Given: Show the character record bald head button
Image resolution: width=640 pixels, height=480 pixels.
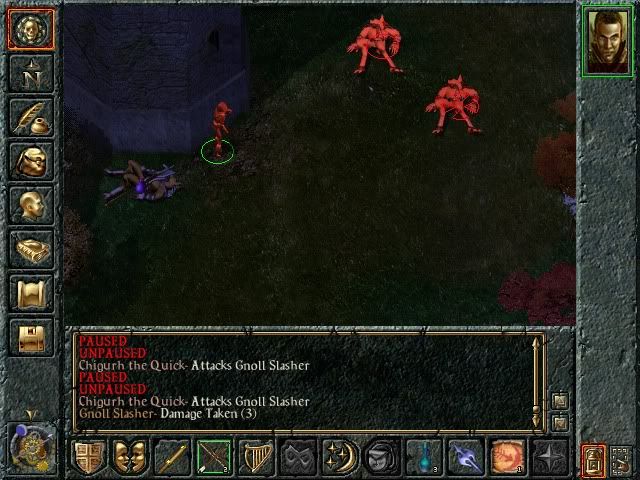Looking at the screenshot, I should (30, 205).
